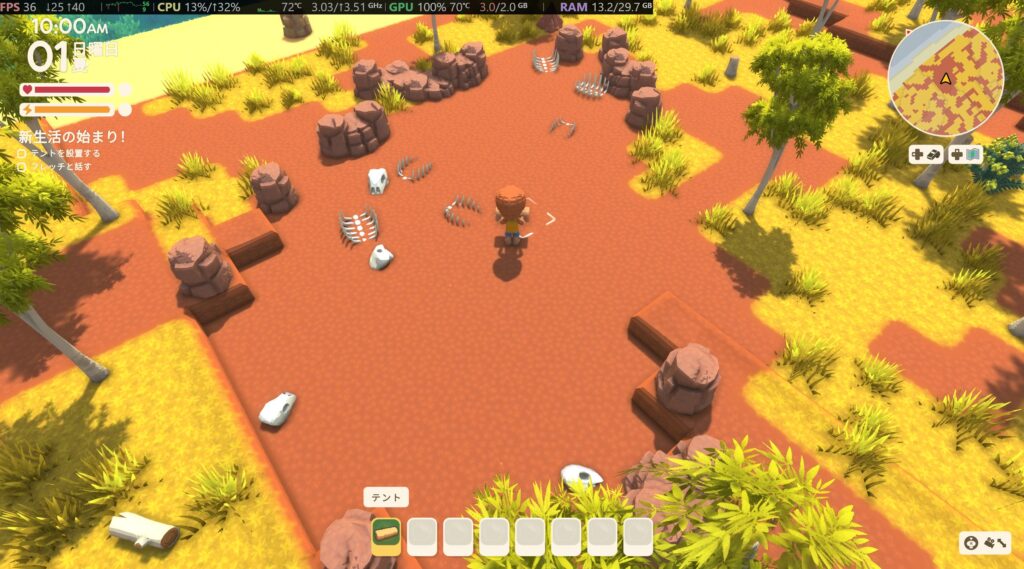Viewport: 1024px width, 569px height.
Task: Select the テントを設置する objective entry
Action: [x=64, y=153]
